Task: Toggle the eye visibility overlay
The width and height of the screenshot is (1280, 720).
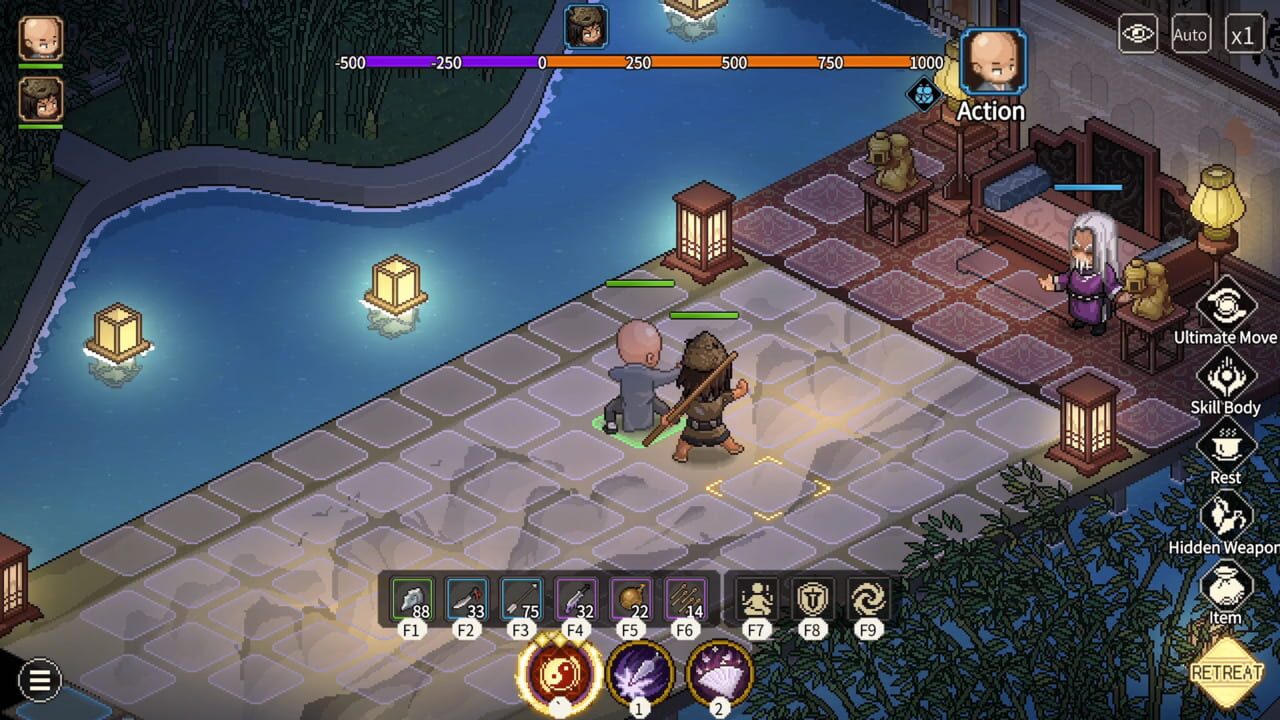Action: [x=1138, y=32]
